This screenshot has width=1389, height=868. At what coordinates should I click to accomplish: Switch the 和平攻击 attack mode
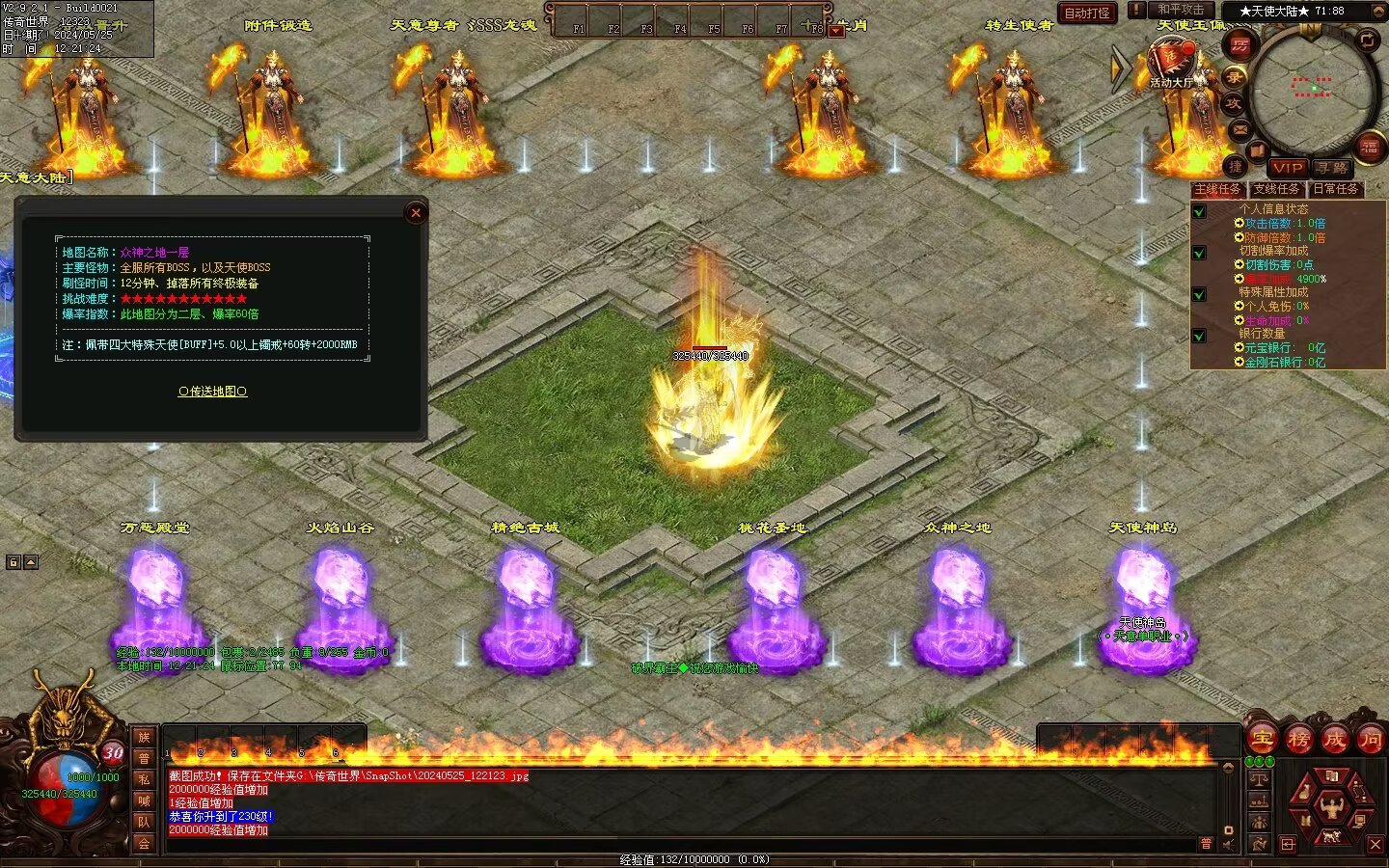pos(1180,11)
